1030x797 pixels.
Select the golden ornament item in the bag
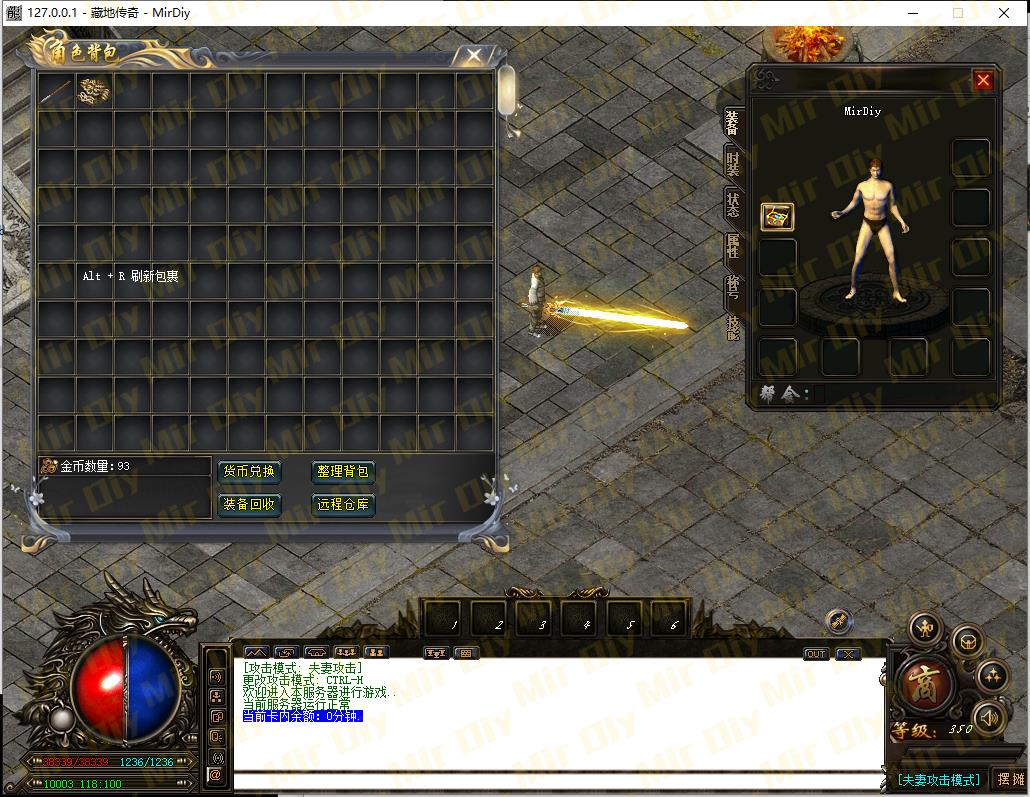[x=93, y=90]
